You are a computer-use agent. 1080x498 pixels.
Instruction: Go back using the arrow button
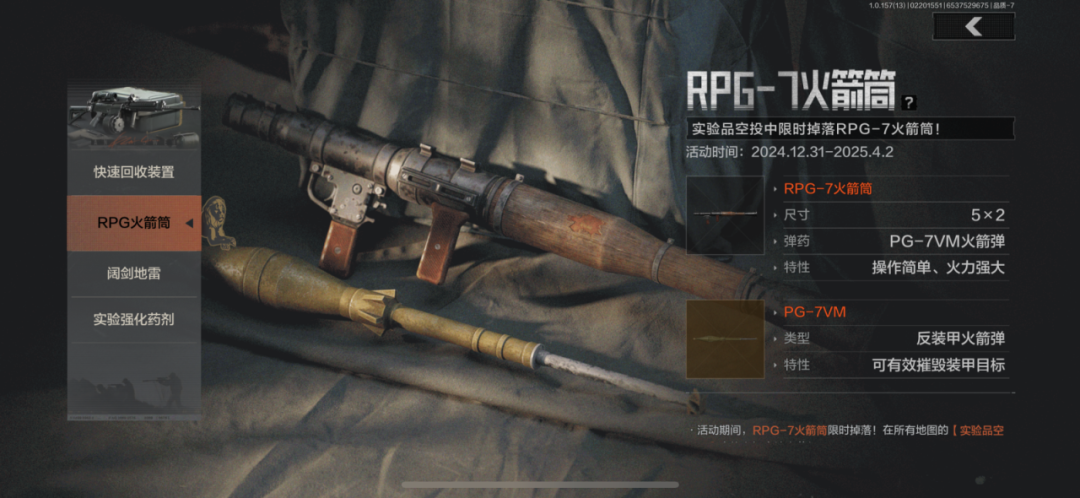click(x=973, y=27)
